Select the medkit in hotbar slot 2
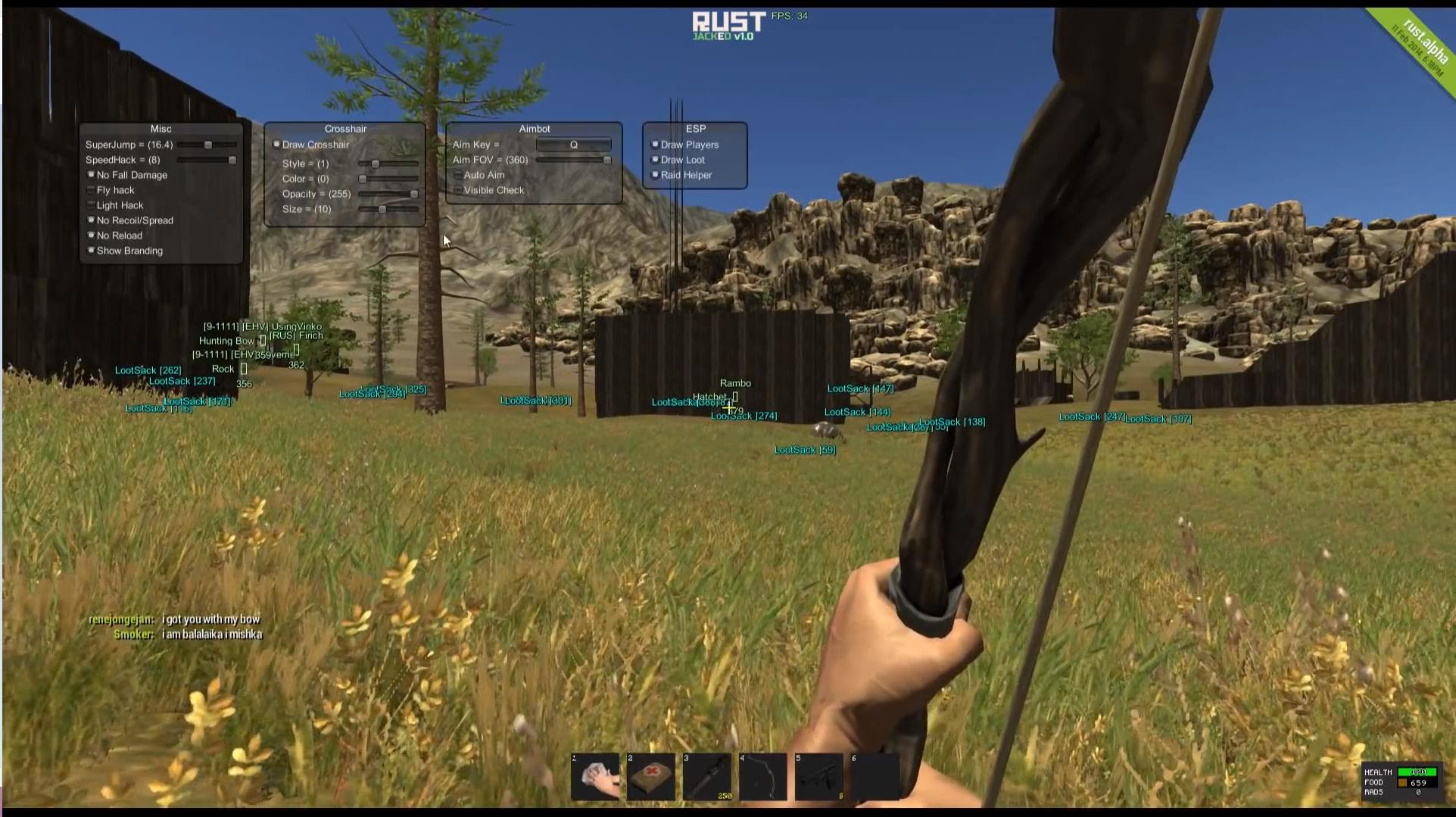The width and height of the screenshot is (1456, 817). click(650, 775)
